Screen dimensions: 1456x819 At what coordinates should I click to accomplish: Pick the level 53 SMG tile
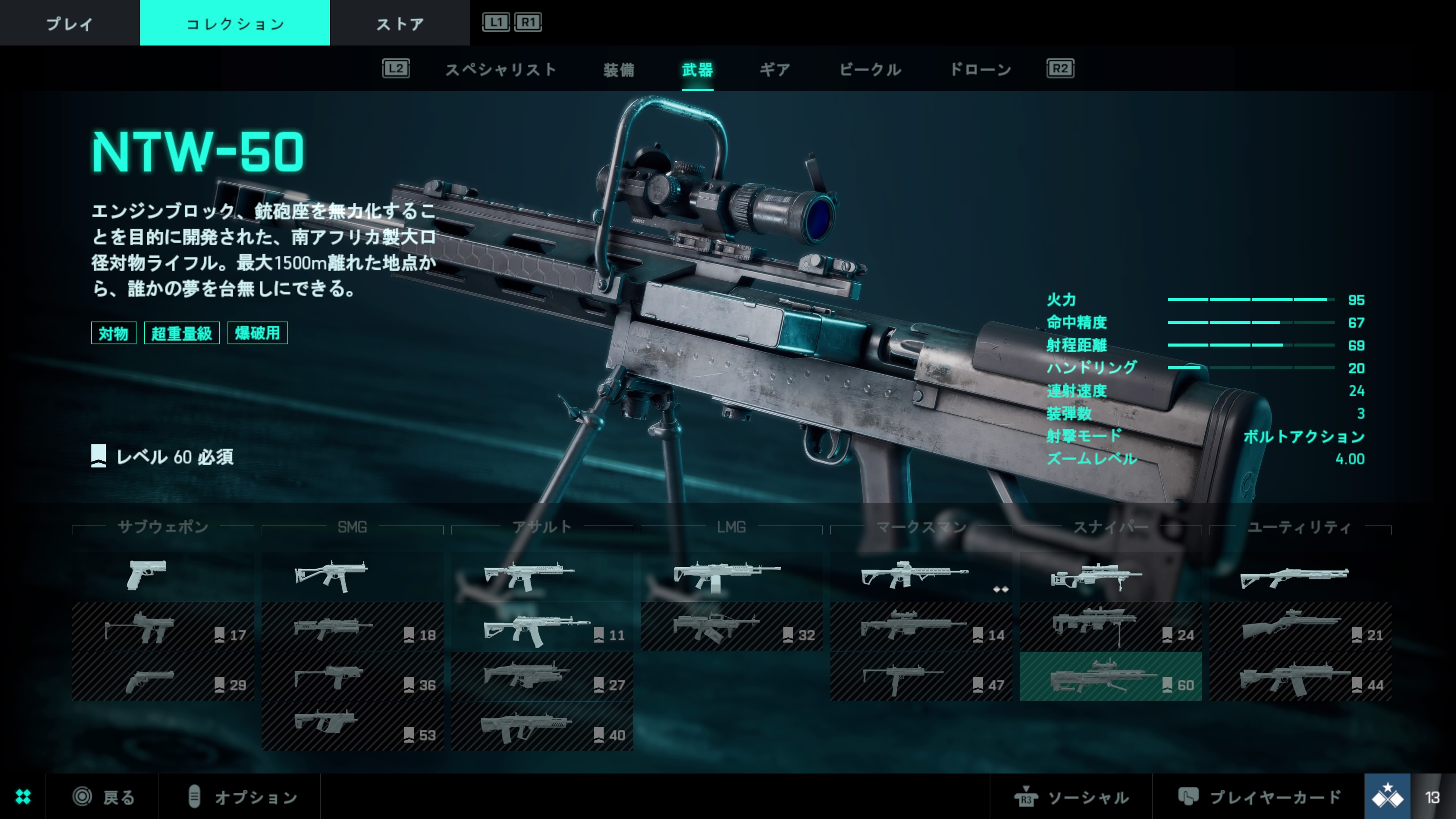(352, 726)
